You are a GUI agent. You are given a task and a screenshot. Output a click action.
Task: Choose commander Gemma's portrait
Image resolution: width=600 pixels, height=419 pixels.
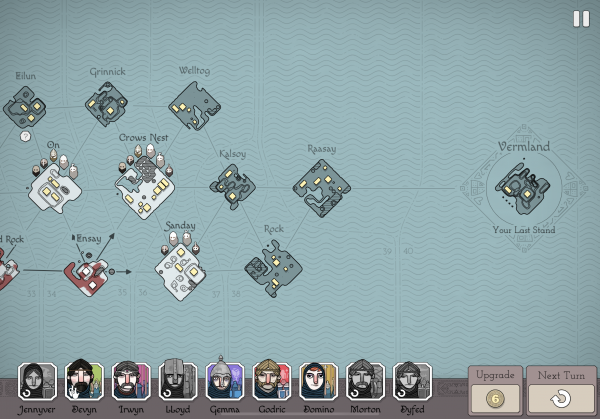225,381
